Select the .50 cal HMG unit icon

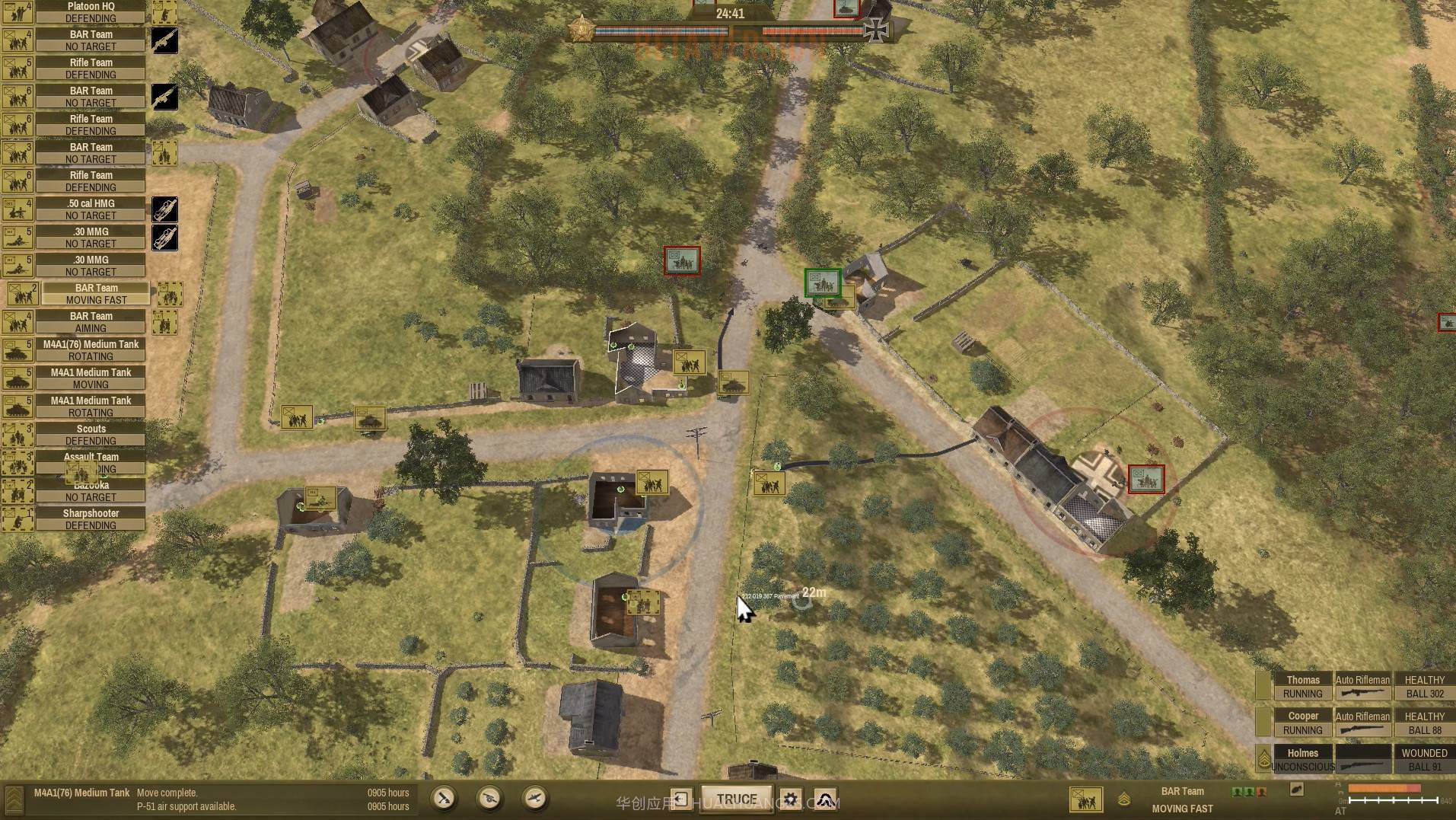click(x=19, y=209)
